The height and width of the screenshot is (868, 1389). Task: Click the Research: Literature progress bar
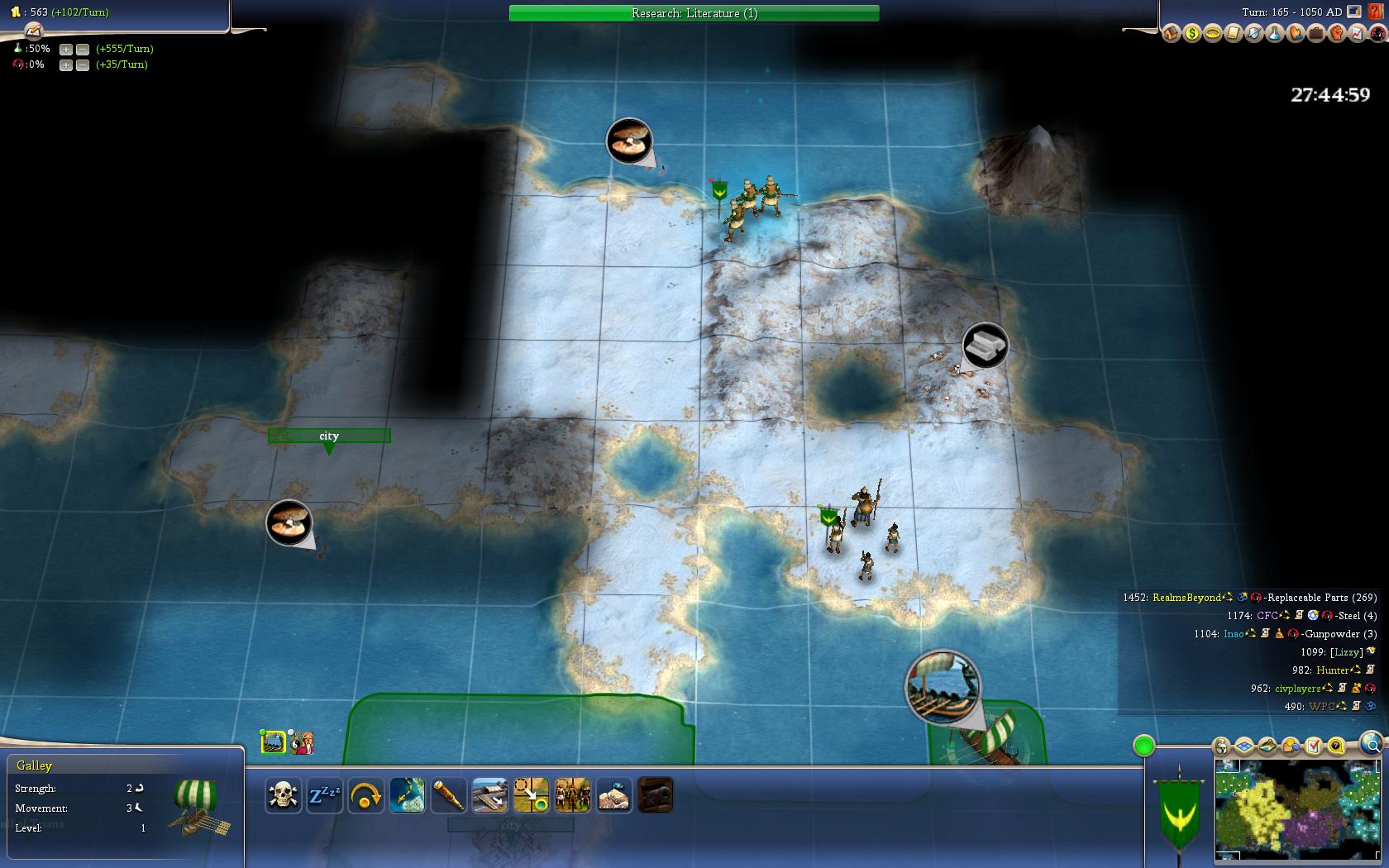694,13
